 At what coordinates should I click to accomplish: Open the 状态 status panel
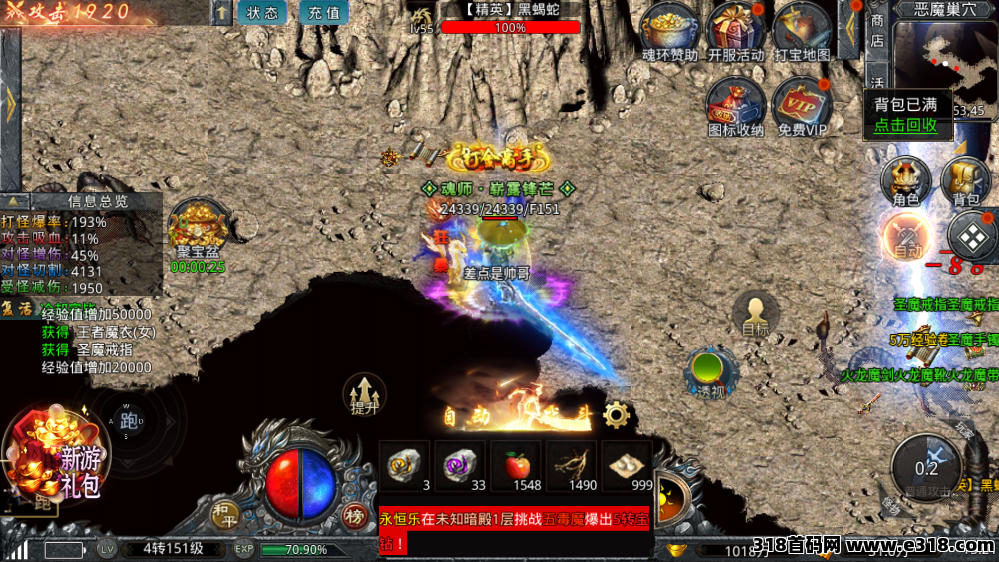tap(262, 13)
